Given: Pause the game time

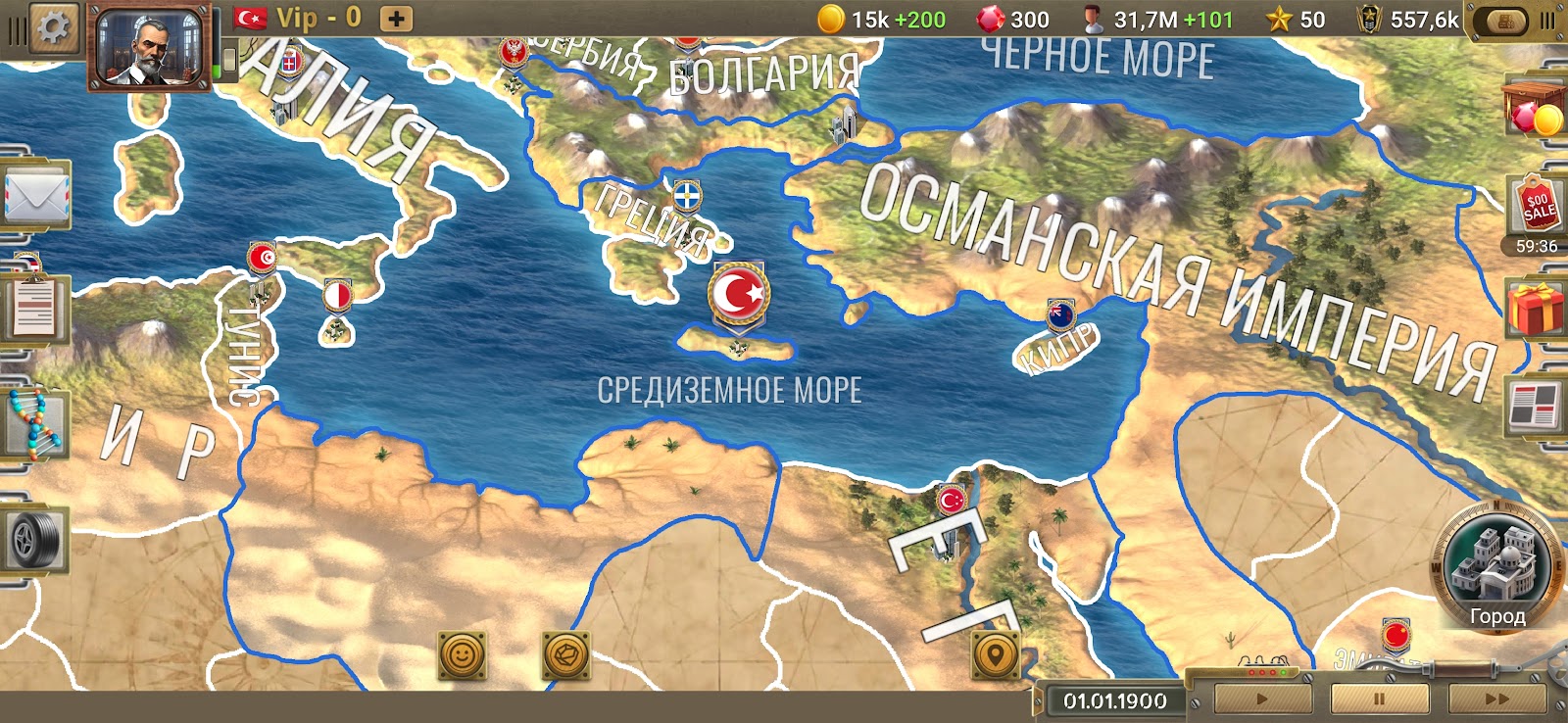Looking at the screenshot, I should point(1379,699).
